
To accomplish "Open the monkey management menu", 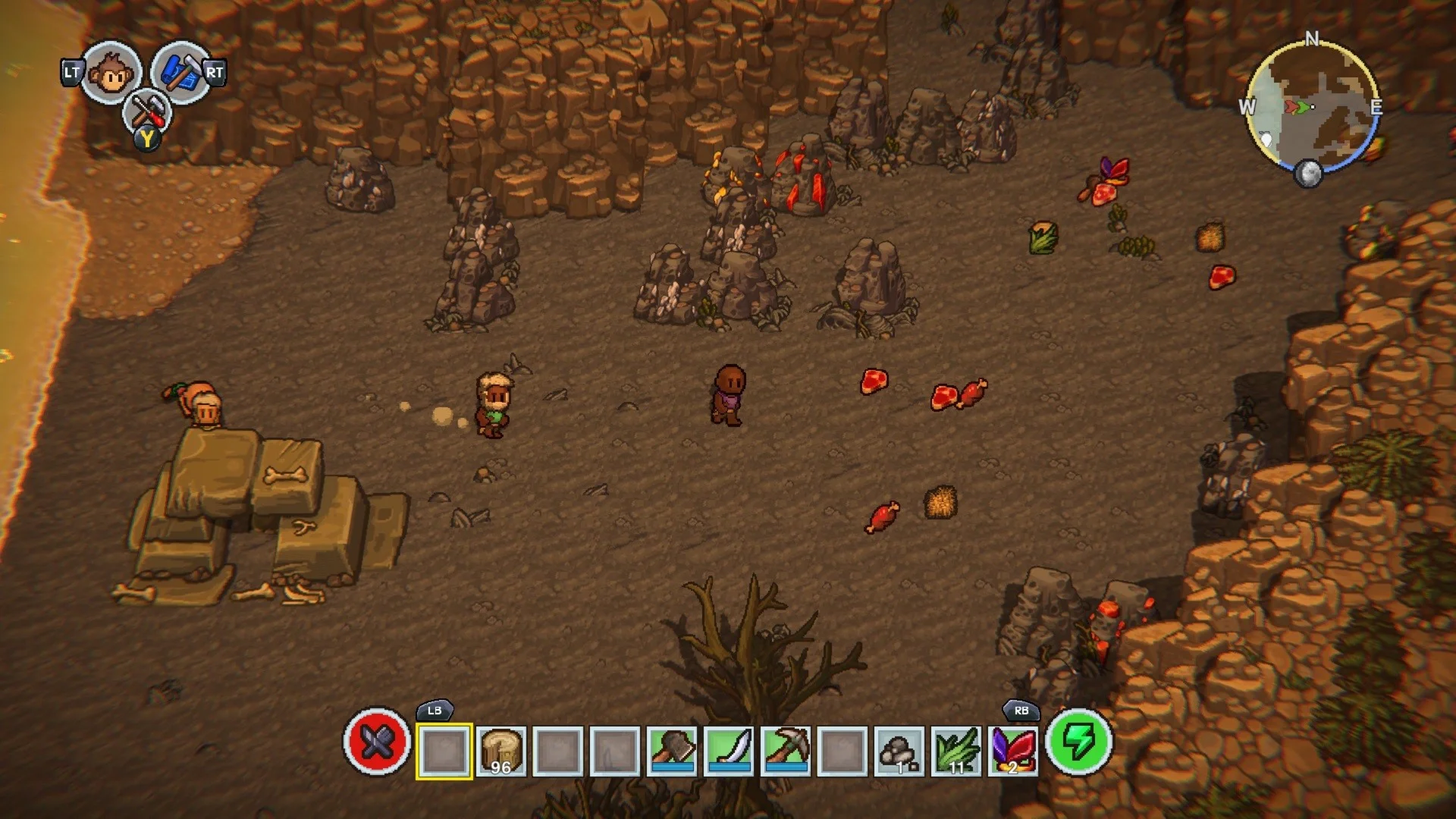I will coord(111,73).
